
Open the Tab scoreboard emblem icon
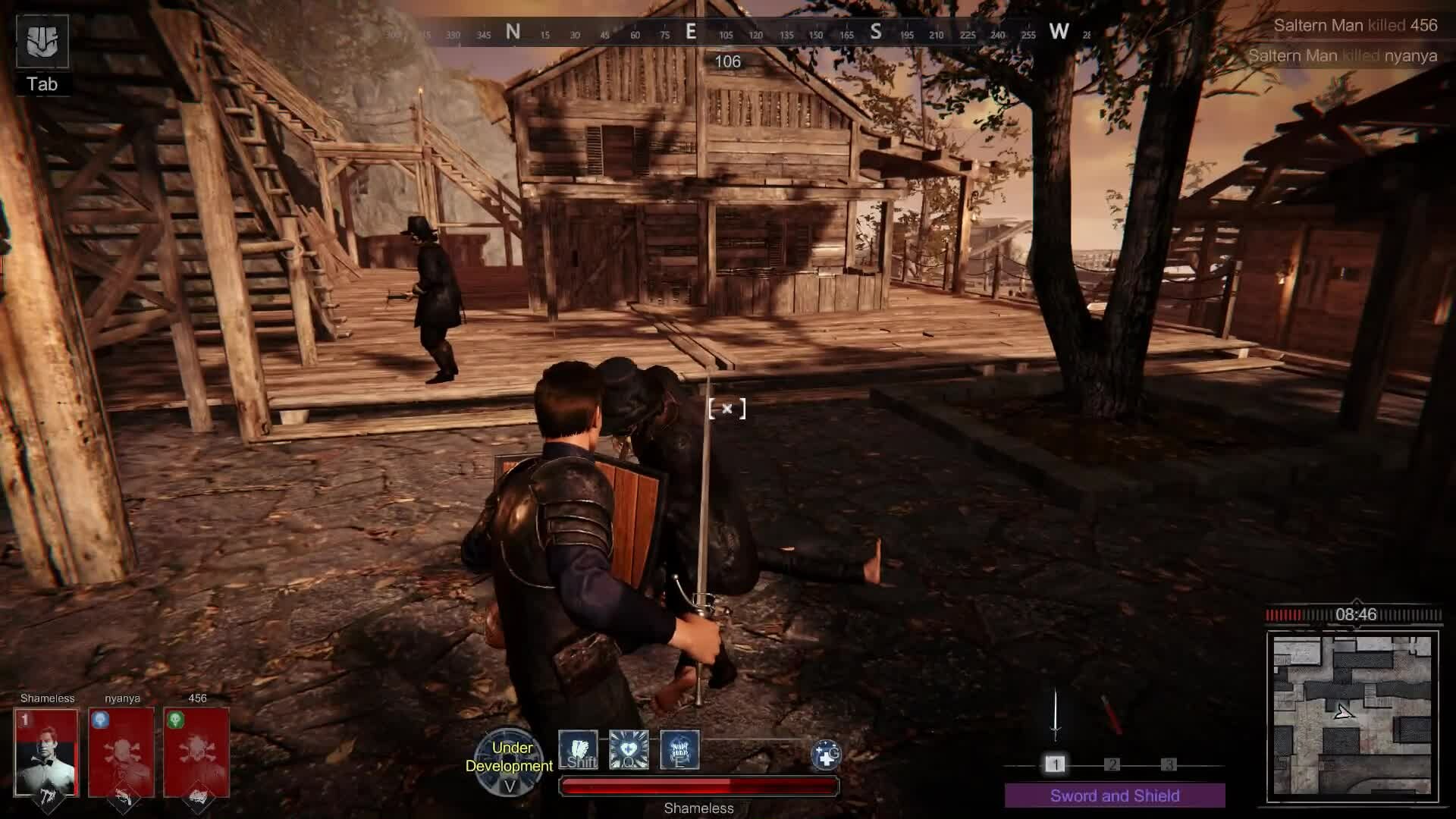(x=42, y=42)
